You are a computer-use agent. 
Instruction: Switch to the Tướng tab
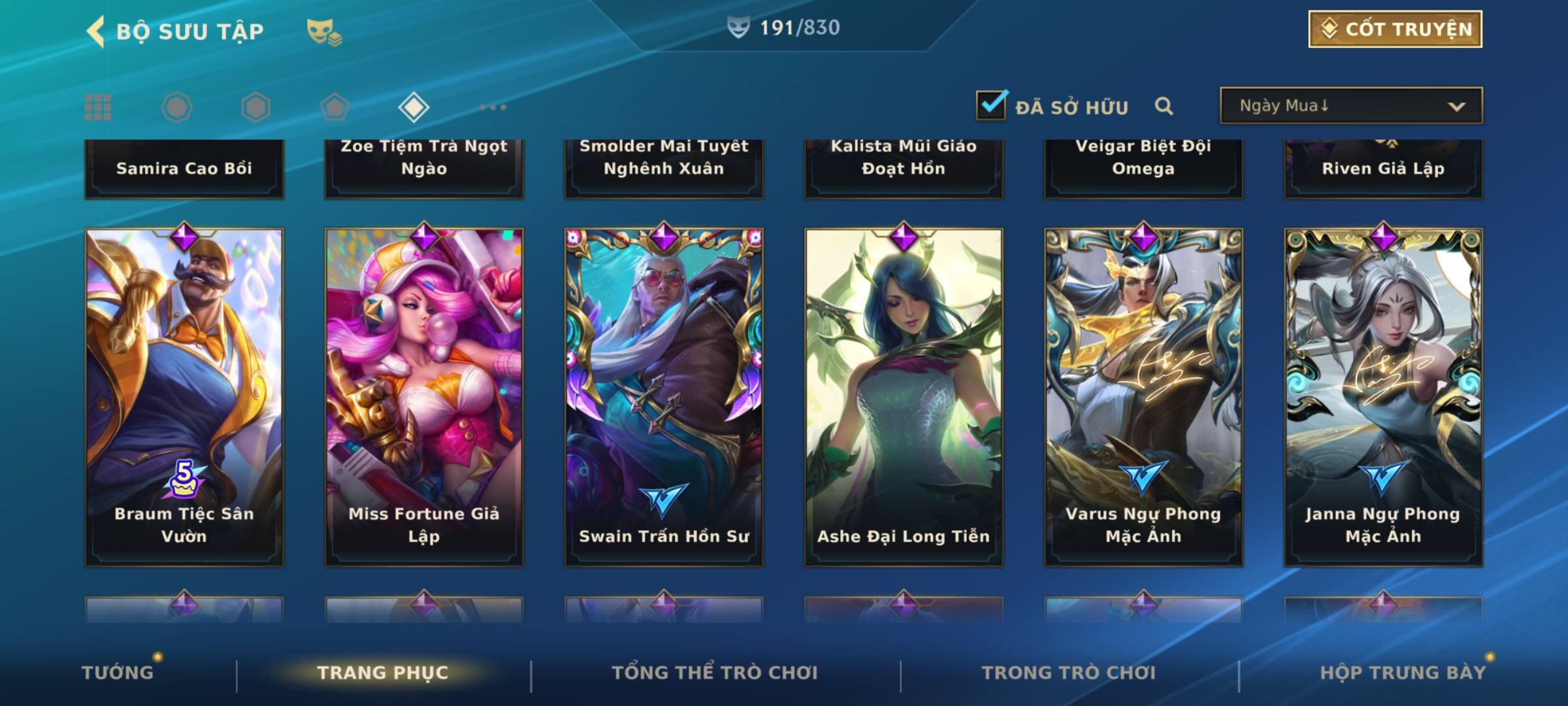(118, 673)
